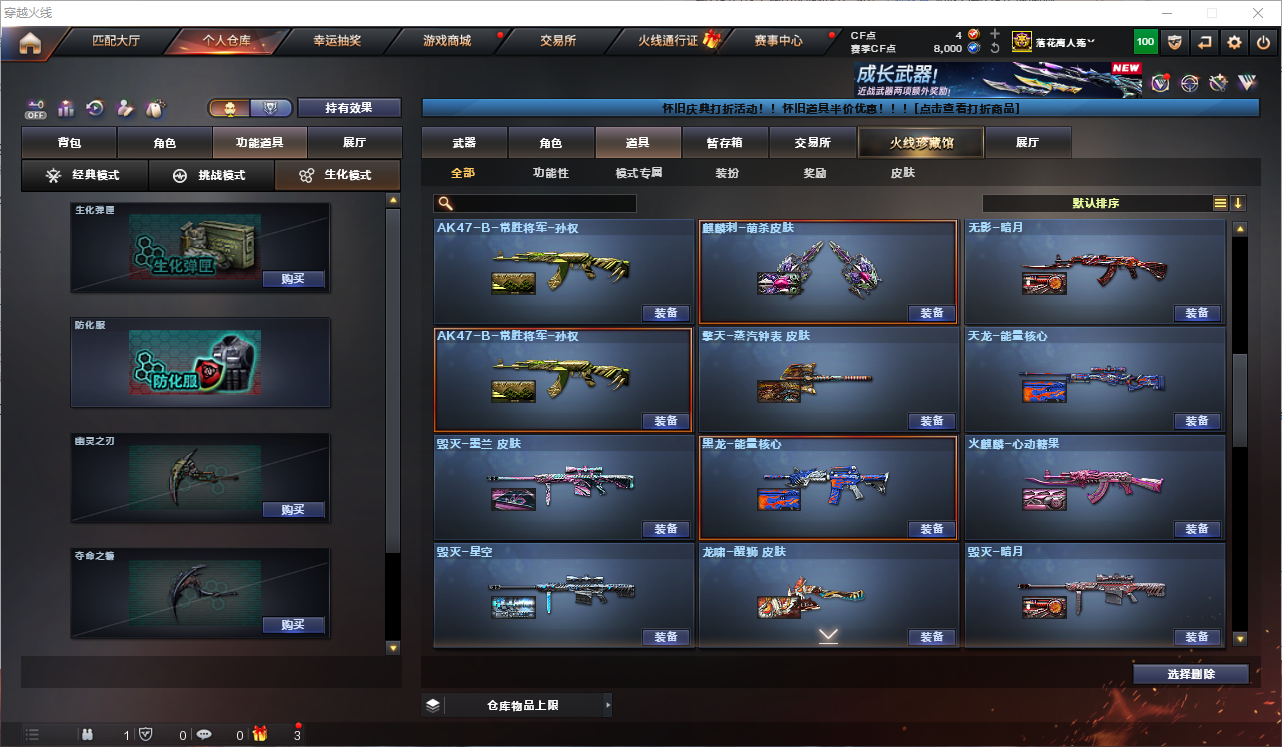This screenshot has height=747, width=1282.
Task: Select the 经典模式 tab
Action: coord(85,175)
